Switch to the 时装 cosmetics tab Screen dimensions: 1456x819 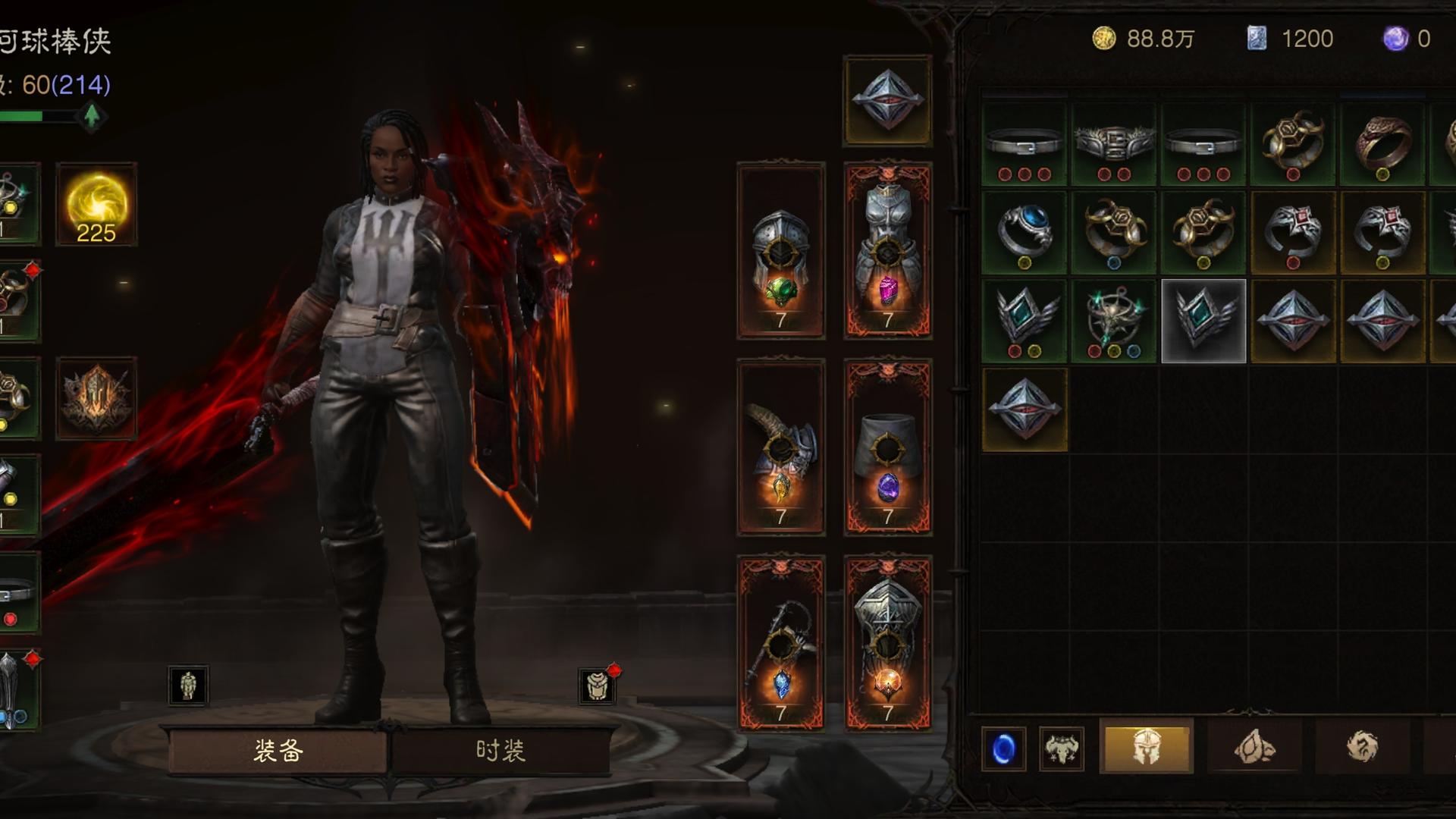tap(500, 751)
